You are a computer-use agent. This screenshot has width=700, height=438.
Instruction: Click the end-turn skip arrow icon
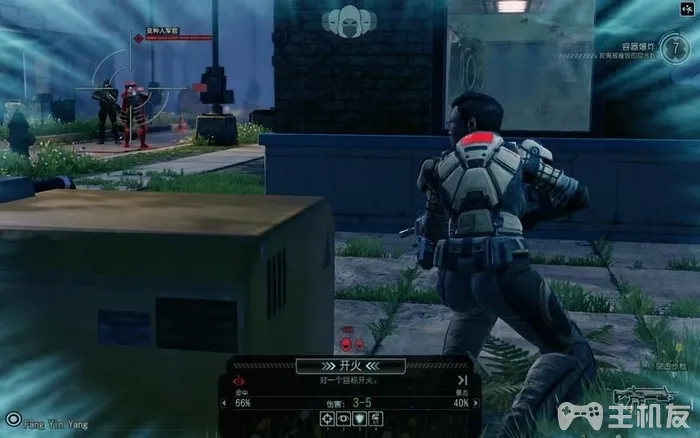pos(462,380)
